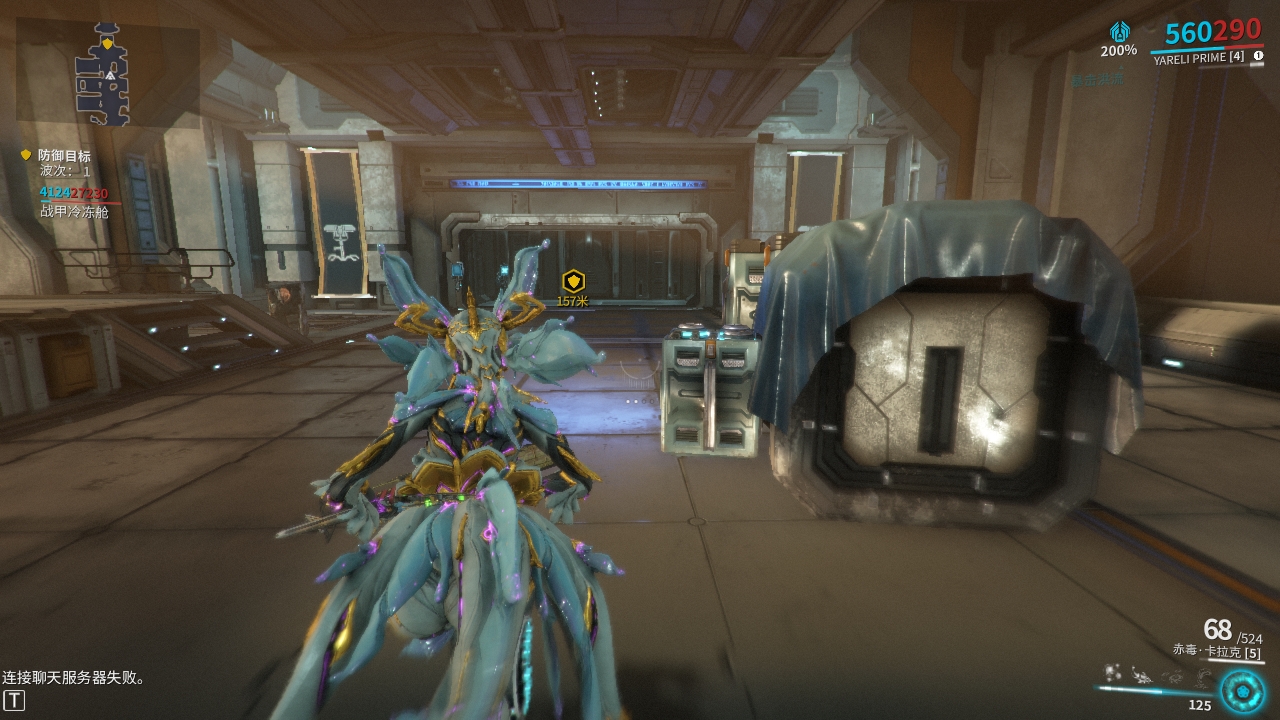
Task: Click the glowing blue energy orb icon
Action: [x=1243, y=691]
